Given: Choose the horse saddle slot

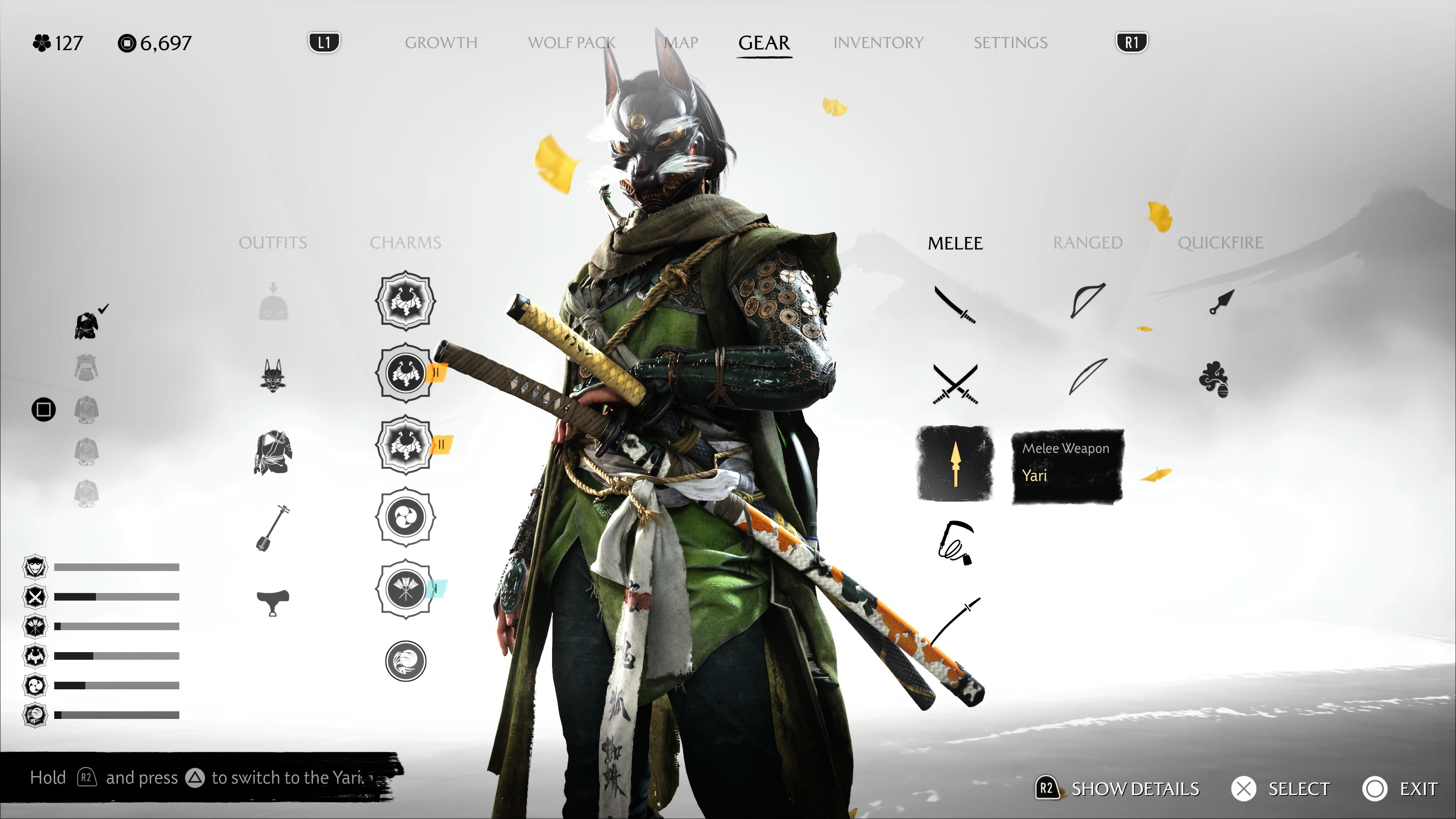Looking at the screenshot, I should point(273,601).
